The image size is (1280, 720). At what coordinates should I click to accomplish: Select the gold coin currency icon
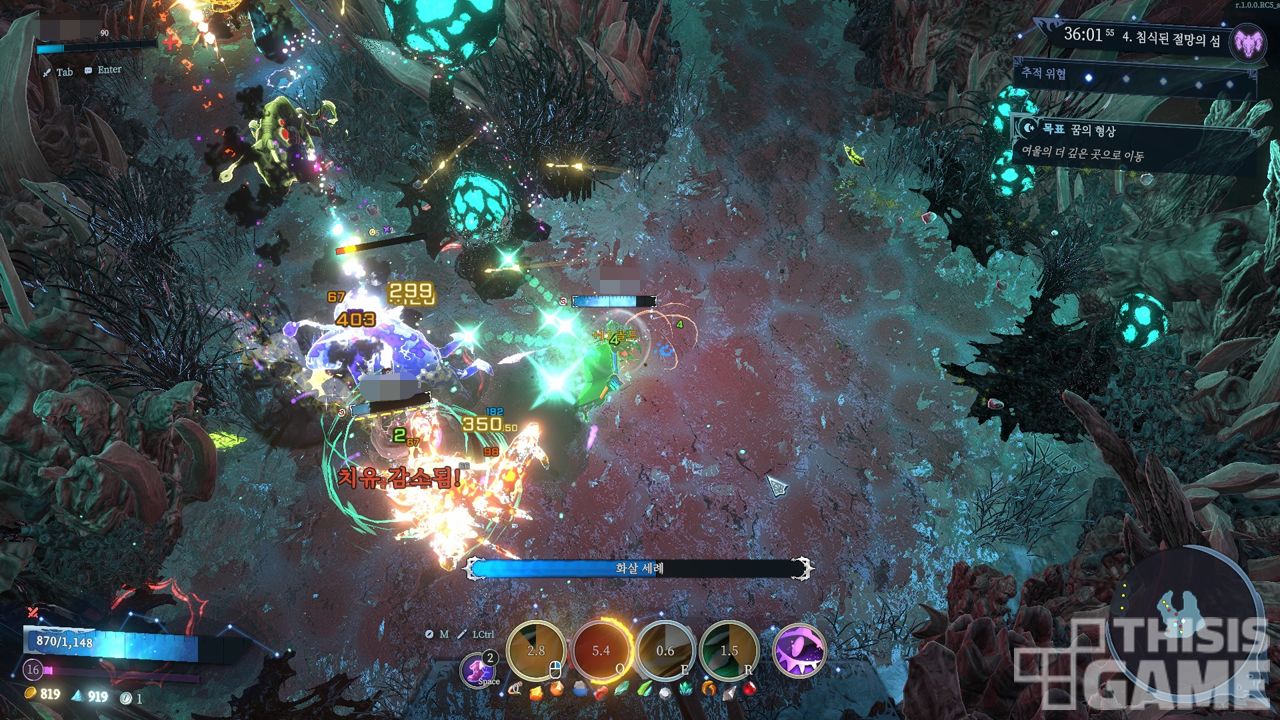coord(30,695)
